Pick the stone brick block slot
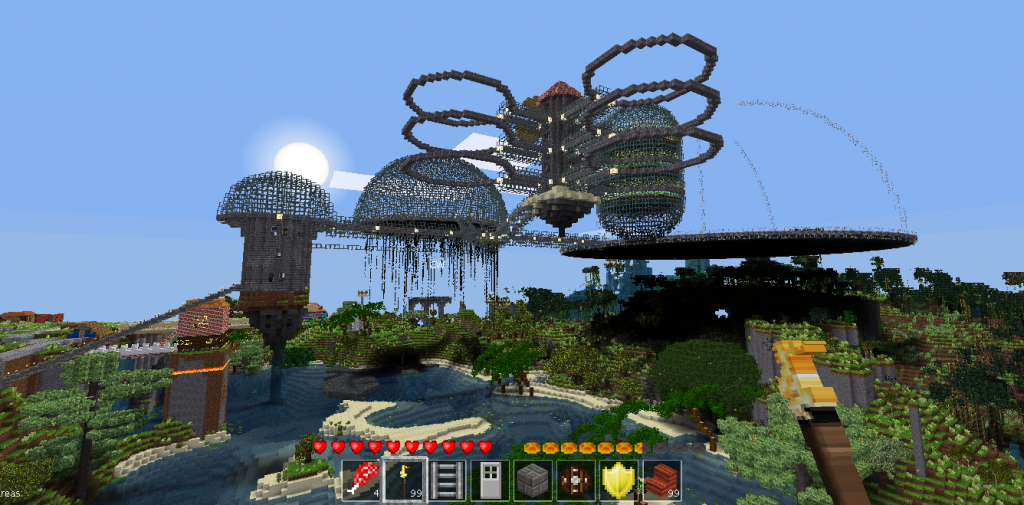 533,480
